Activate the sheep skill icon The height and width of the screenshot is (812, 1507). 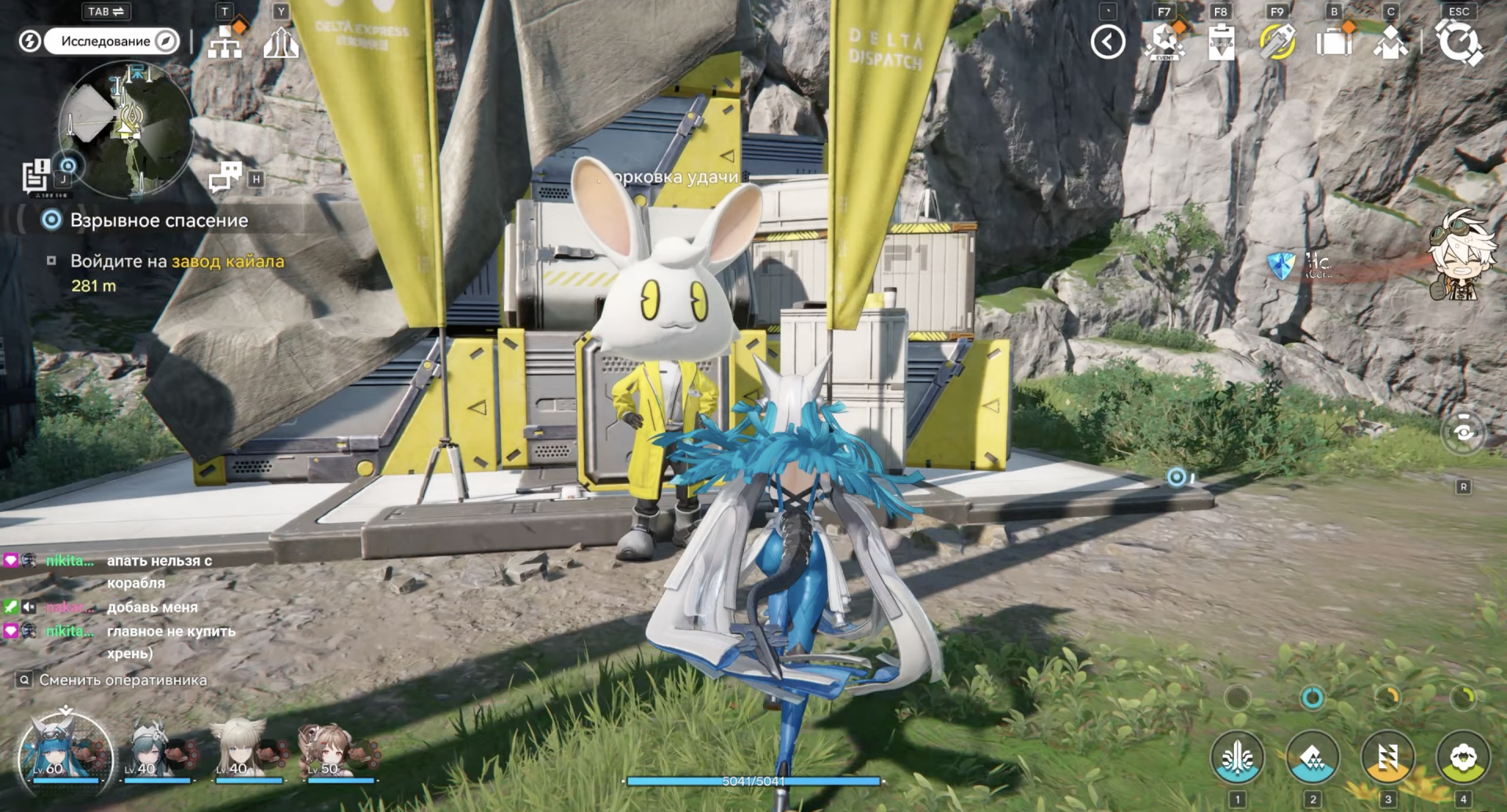click(1463, 758)
